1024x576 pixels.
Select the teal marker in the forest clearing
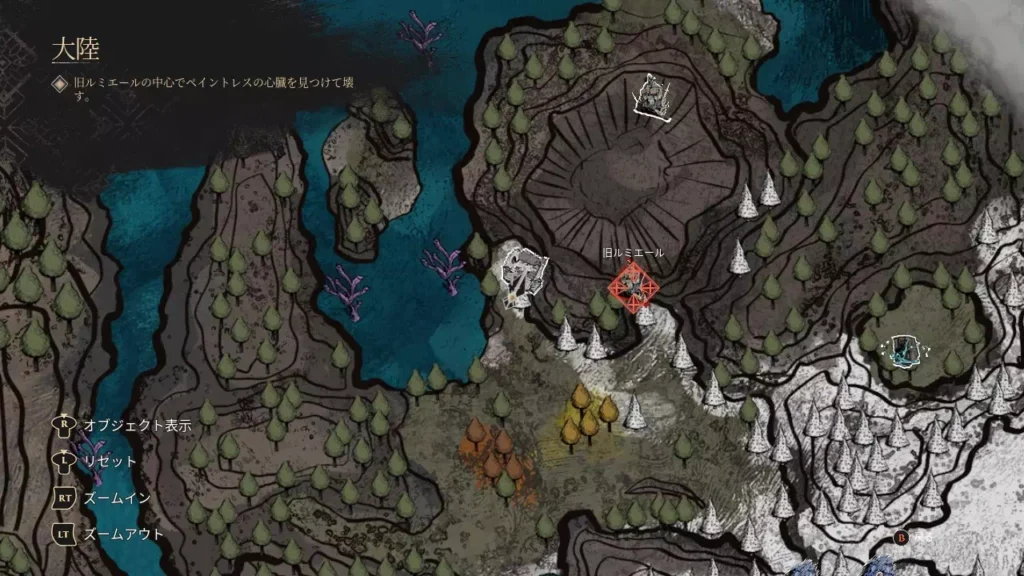coord(907,350)
